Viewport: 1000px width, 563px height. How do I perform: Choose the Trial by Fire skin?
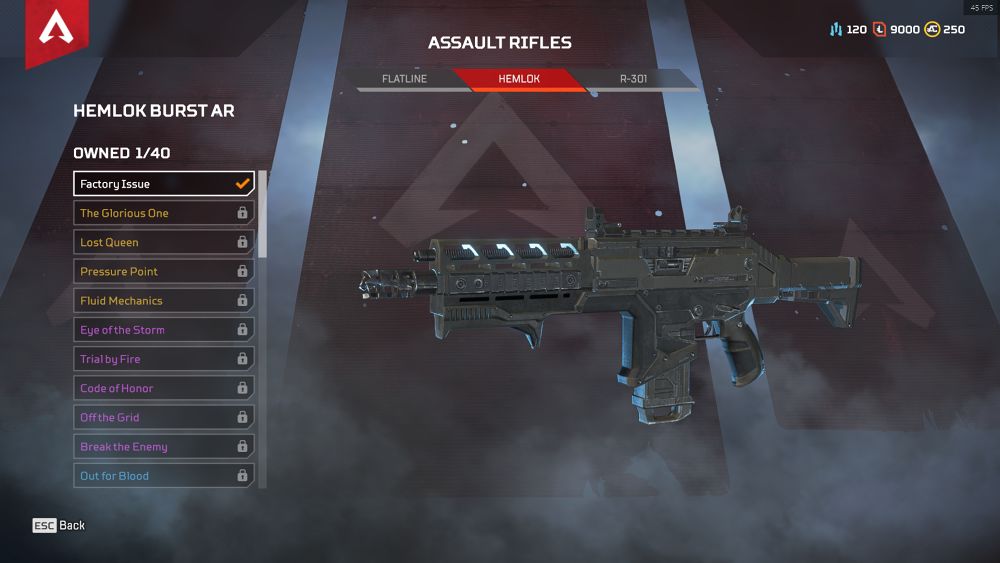[x=164, y=359]
